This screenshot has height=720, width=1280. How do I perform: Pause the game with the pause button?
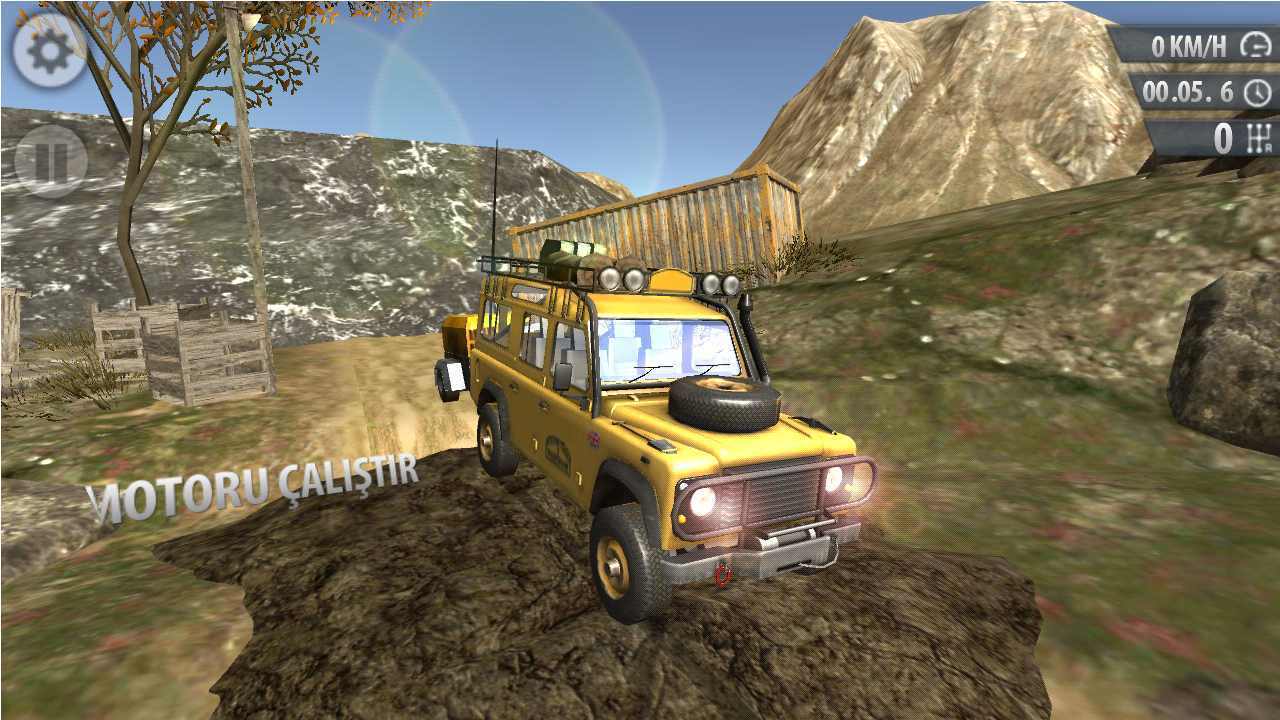coord(50,160)
